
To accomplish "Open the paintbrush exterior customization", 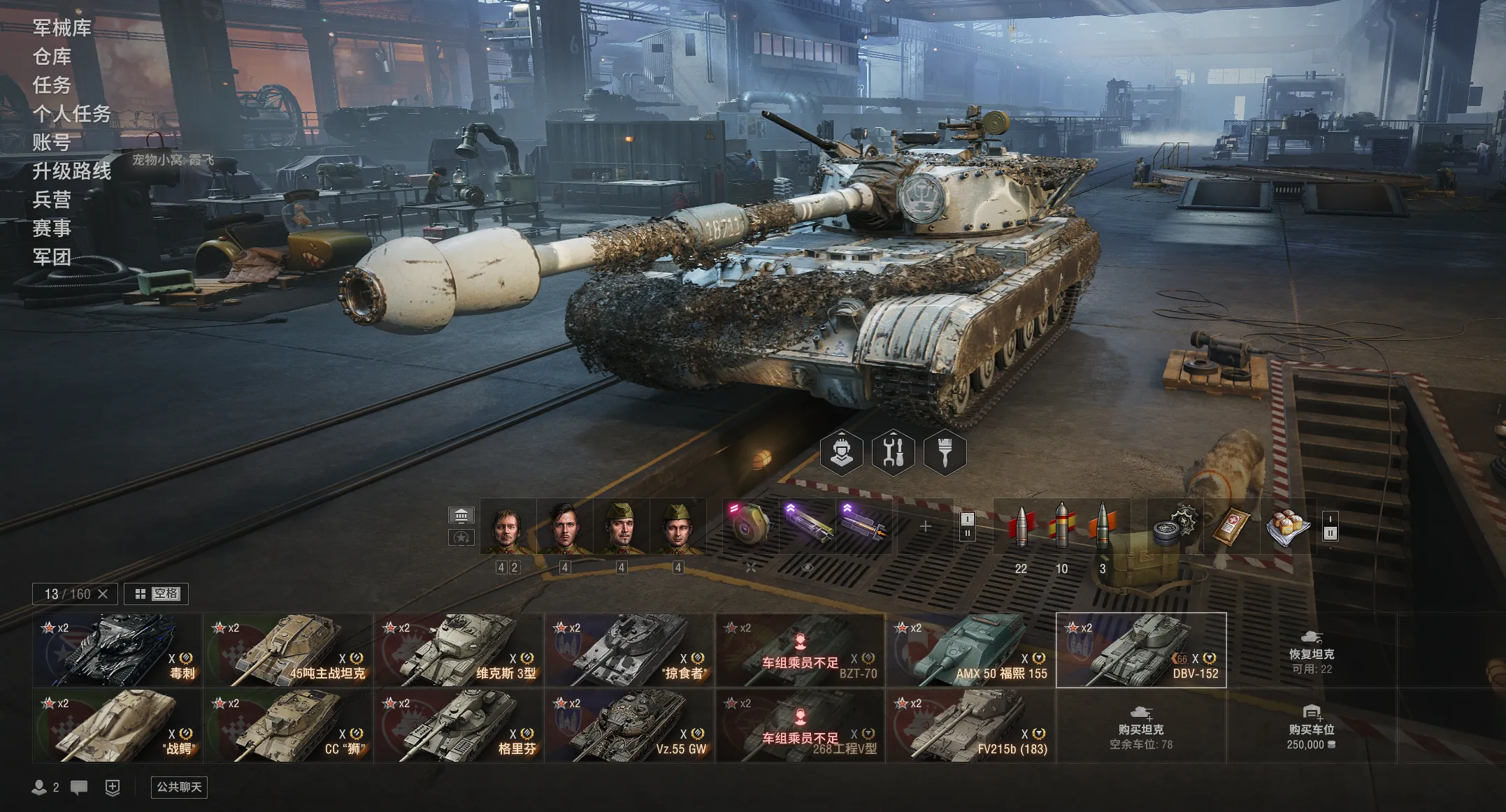I will point(945,453).
